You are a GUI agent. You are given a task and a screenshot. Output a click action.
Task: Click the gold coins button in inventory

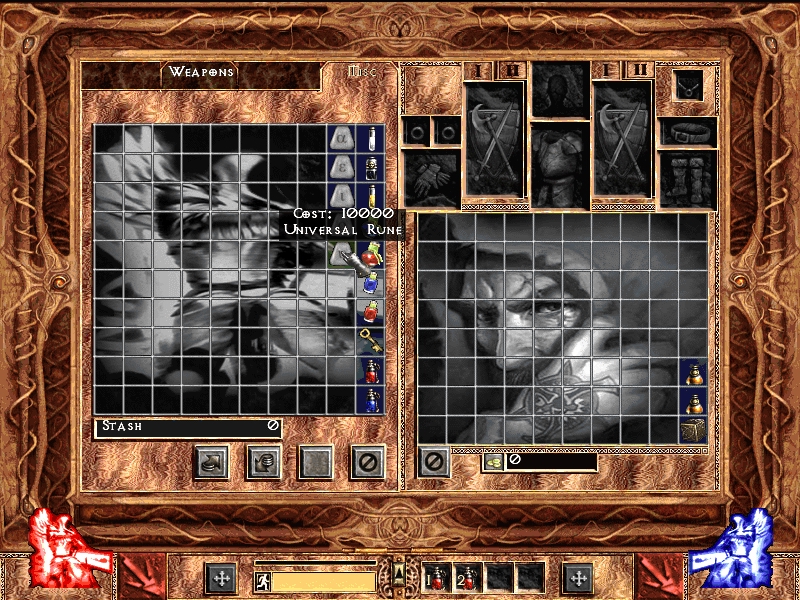click(x=493, y=461)
